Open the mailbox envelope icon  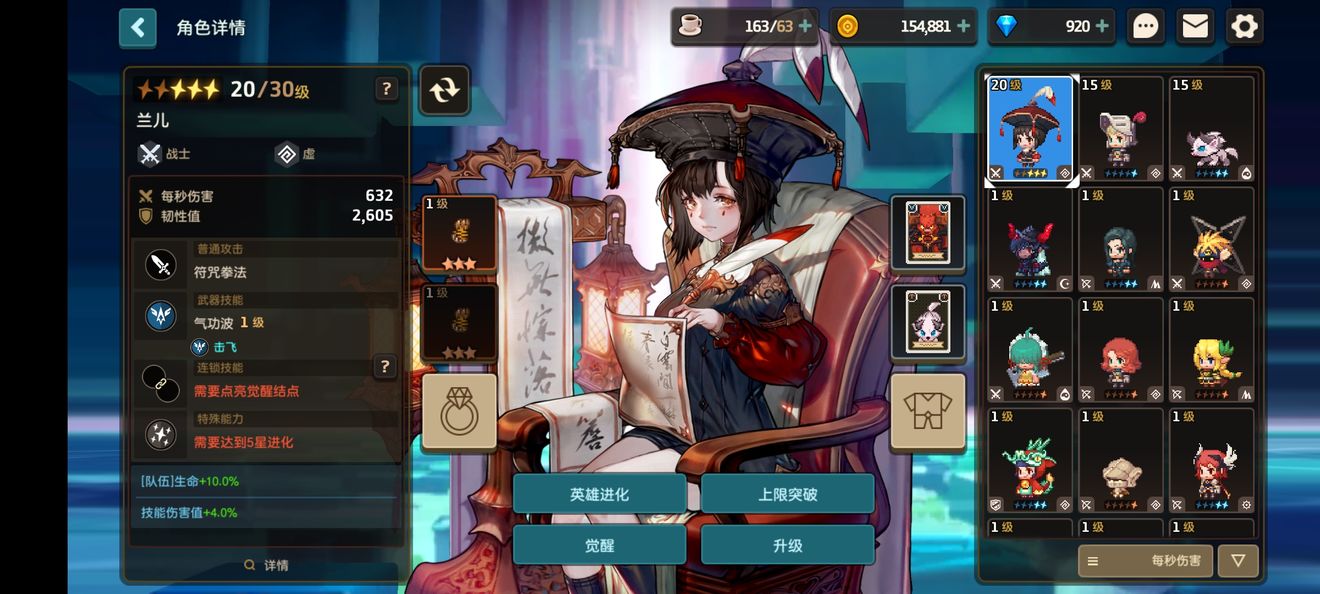pos(1195,27)
